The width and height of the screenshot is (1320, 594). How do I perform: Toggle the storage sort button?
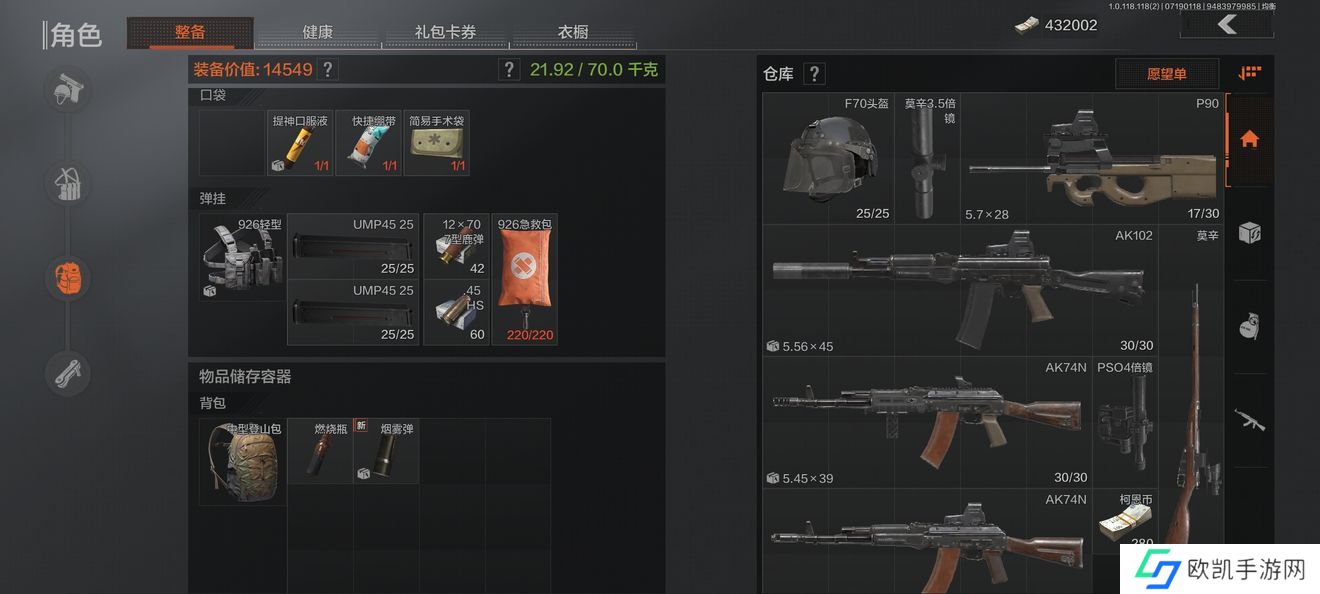[1249, 73]
